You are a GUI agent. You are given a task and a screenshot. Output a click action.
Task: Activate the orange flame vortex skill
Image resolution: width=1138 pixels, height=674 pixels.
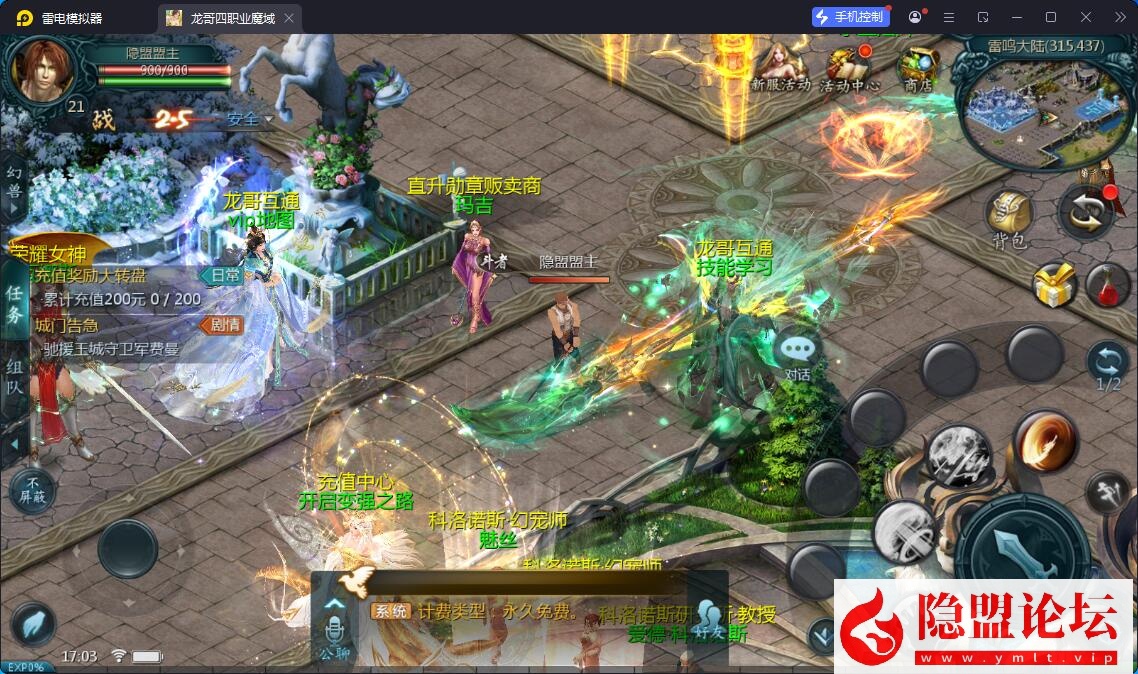point(1044,441)
